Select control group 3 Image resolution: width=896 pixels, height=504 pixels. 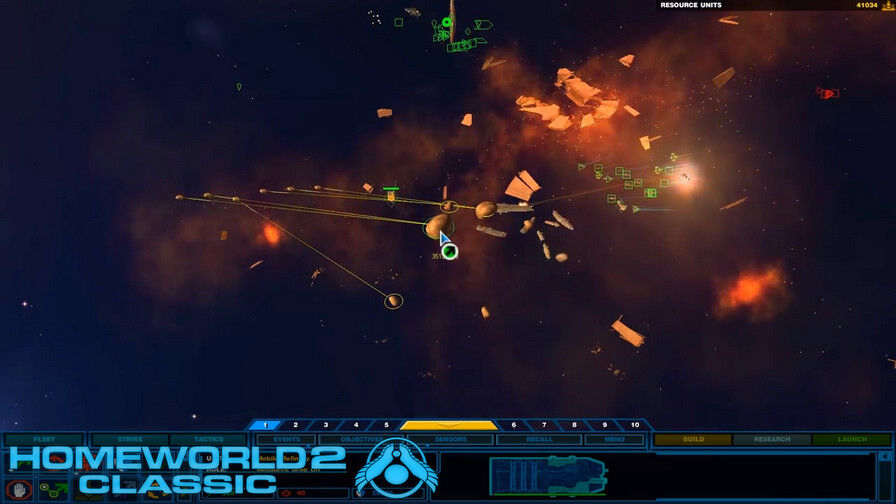point(326,425)
